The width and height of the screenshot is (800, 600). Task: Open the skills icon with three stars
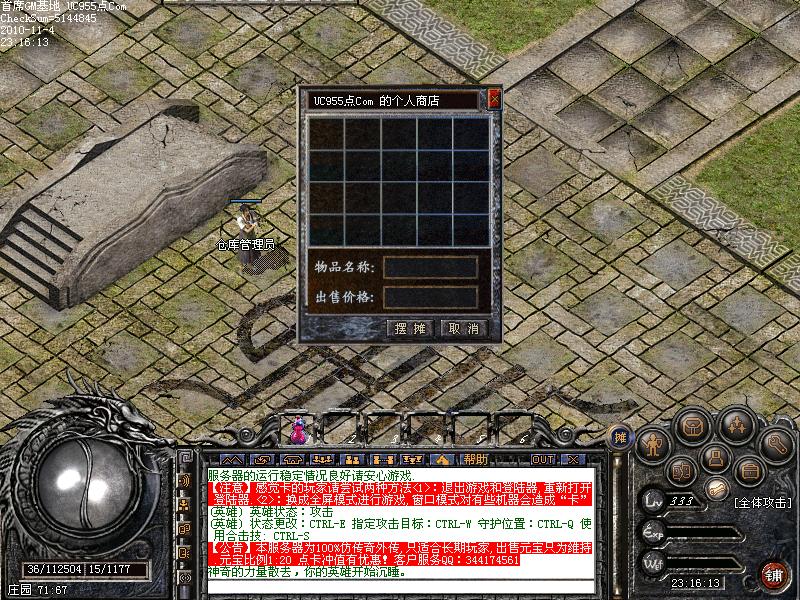736,426
